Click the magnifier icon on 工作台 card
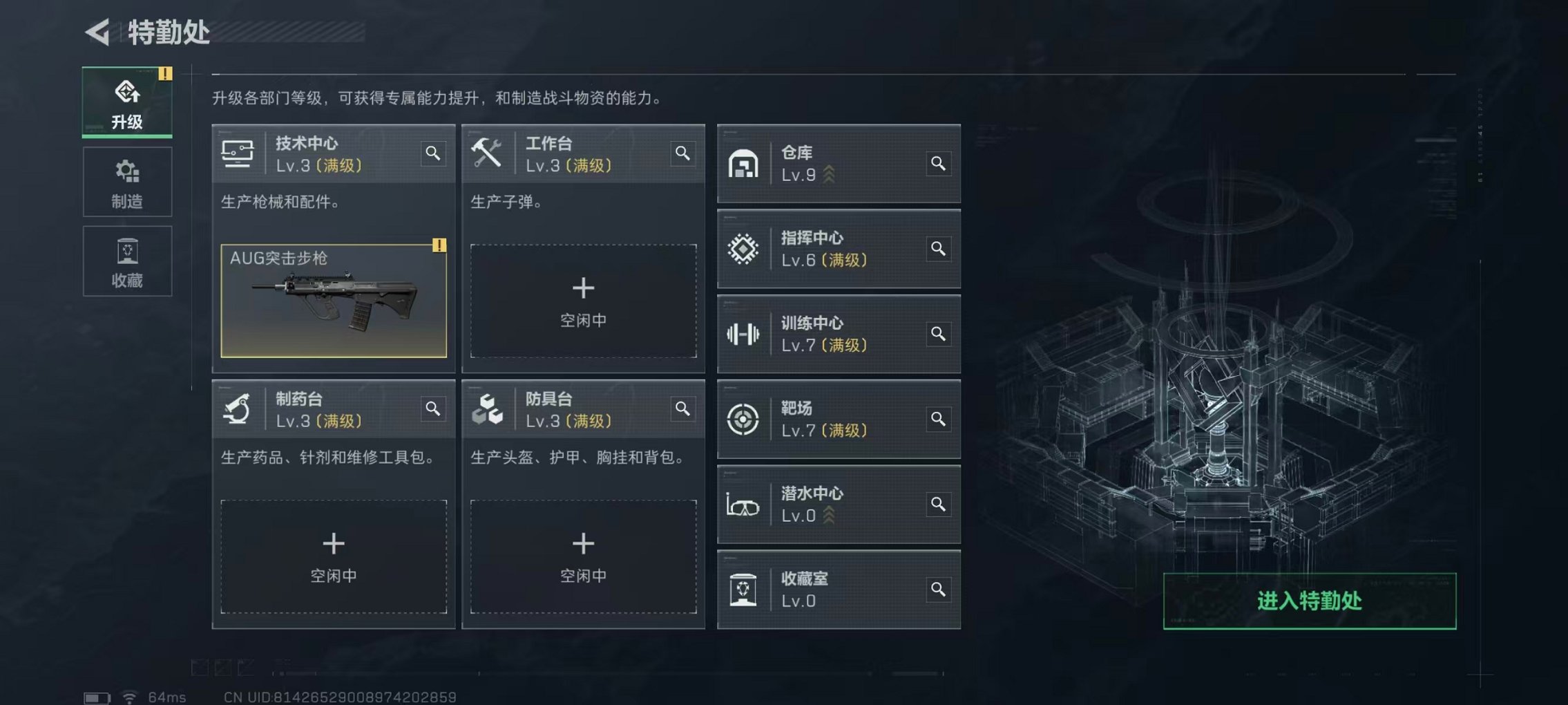The width and height of the screenshot is (1568, 705). [x=683, y=153]
